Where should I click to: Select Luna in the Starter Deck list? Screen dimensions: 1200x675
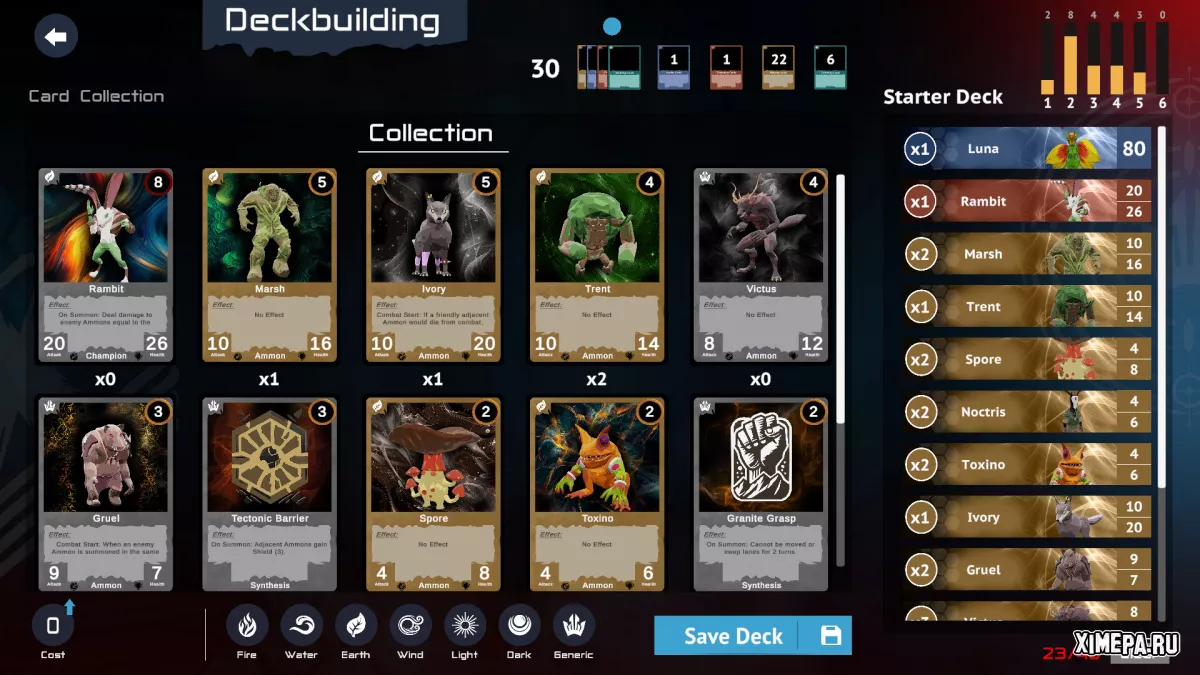tap(1026, 149)
